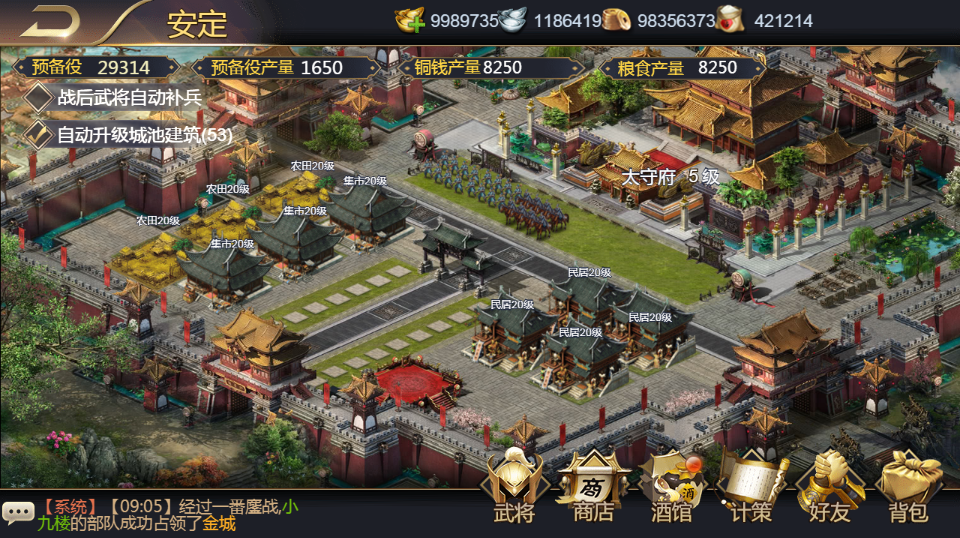Show the 好友 friends list
Image resolution: width=960 pixels, height=538 pixels.
click(x=830, y=488)
